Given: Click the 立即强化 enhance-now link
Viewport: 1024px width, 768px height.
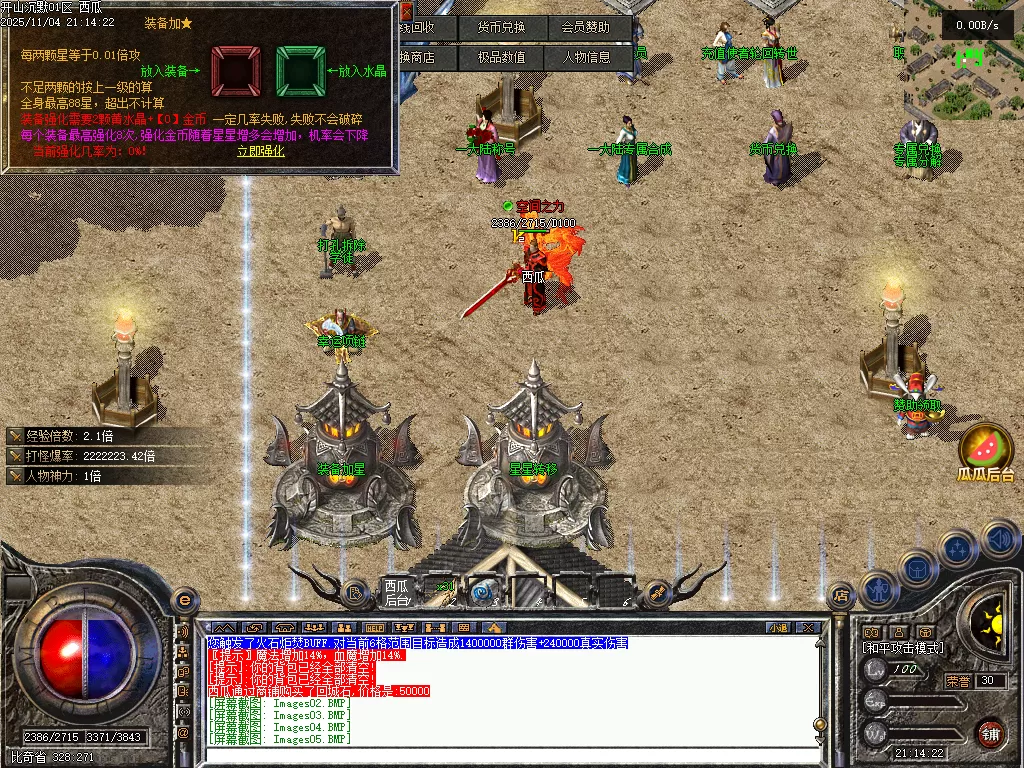Looking at the screenshot, I should (x=260, y=151).
